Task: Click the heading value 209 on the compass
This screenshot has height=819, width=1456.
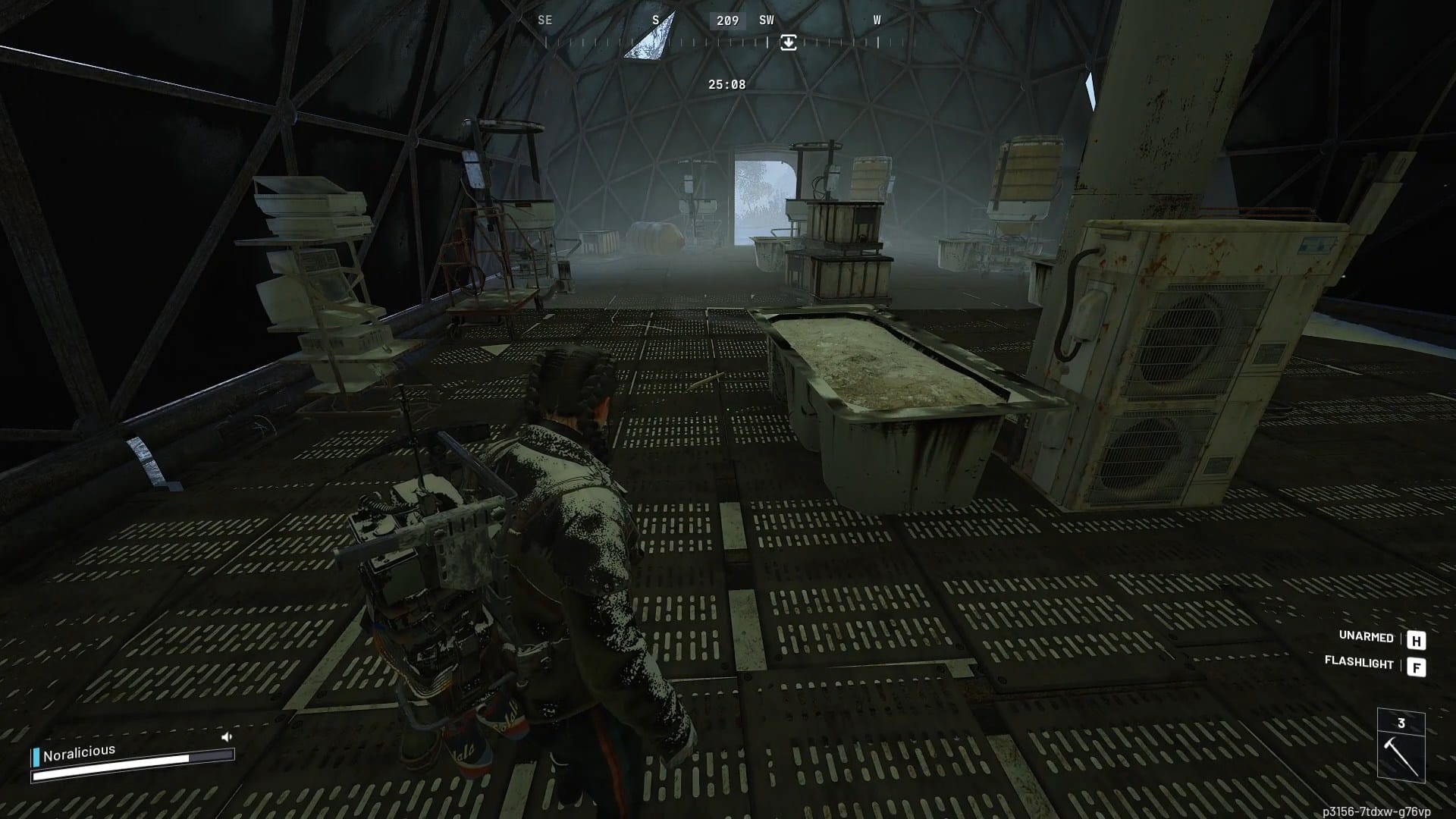Action: (726, 20)
